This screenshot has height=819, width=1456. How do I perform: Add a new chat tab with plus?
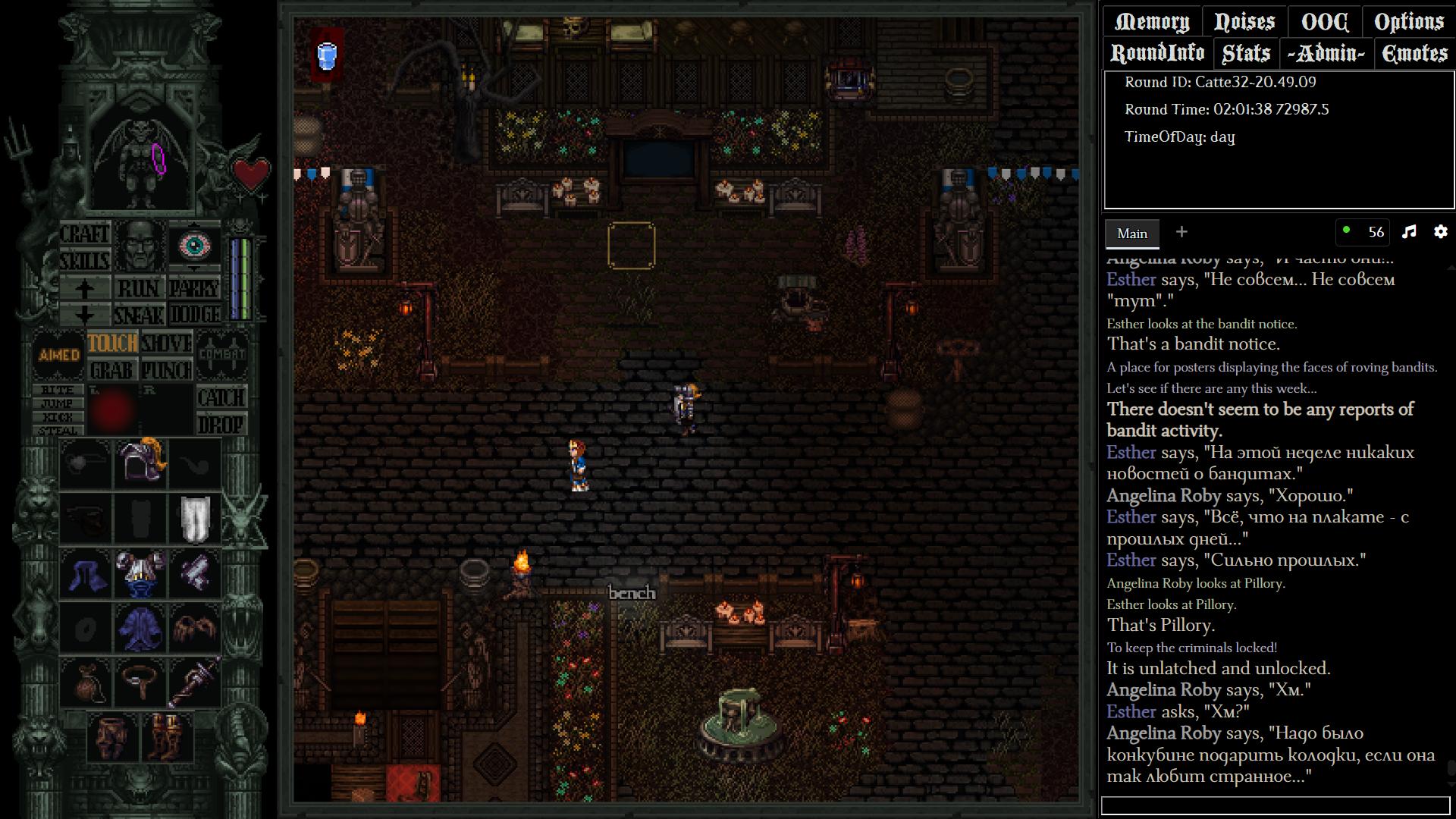point(1181,232)
